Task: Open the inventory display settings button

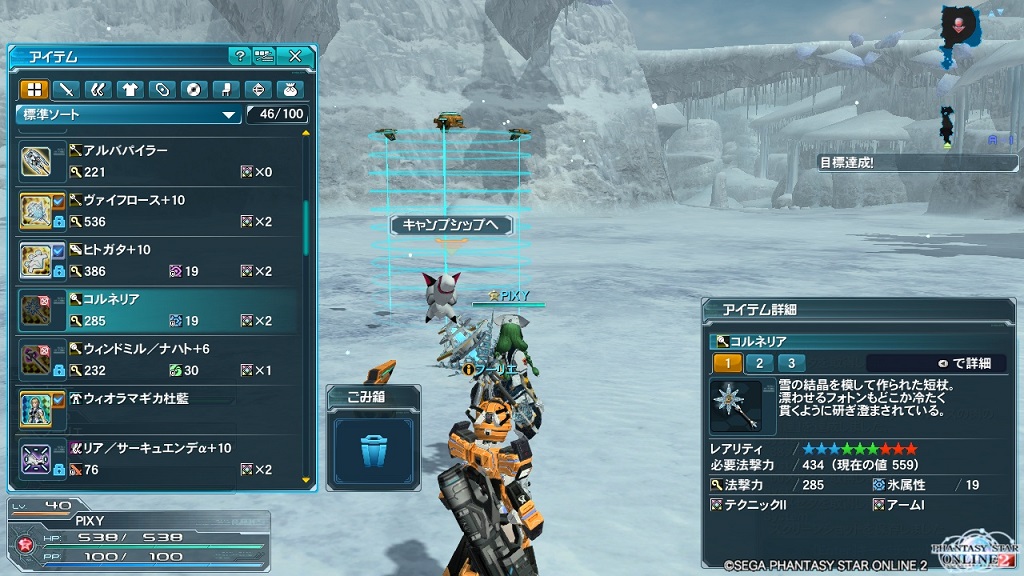Action: point(264,56)
